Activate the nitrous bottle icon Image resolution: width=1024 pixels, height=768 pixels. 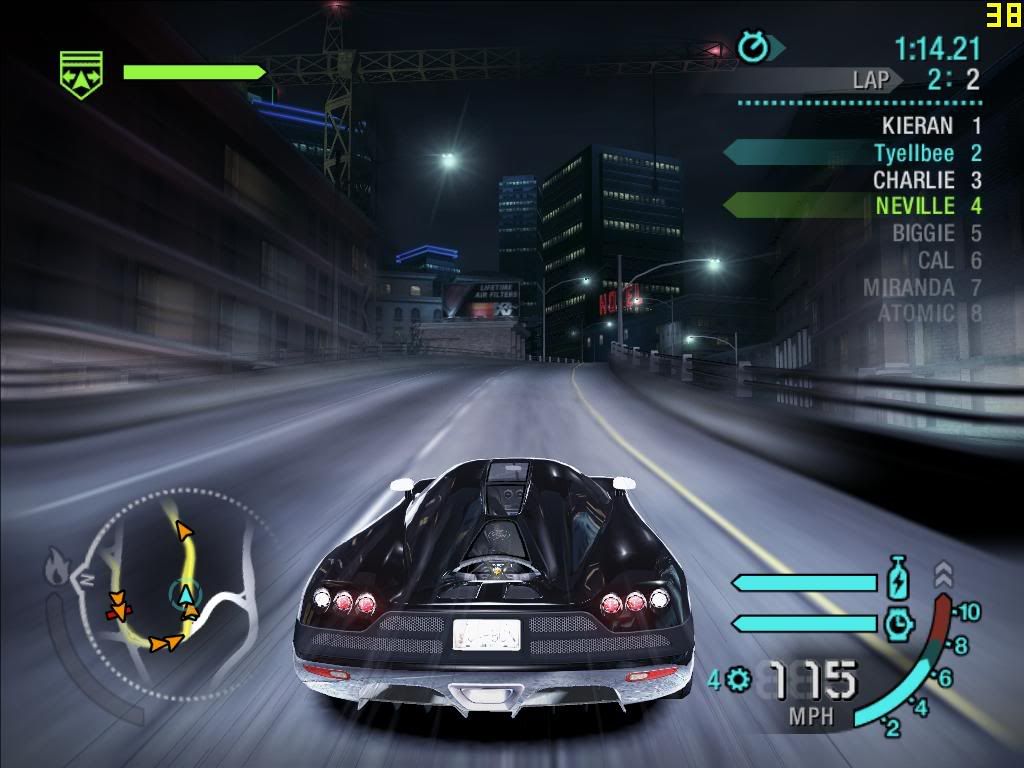click(x=897, y=580)
